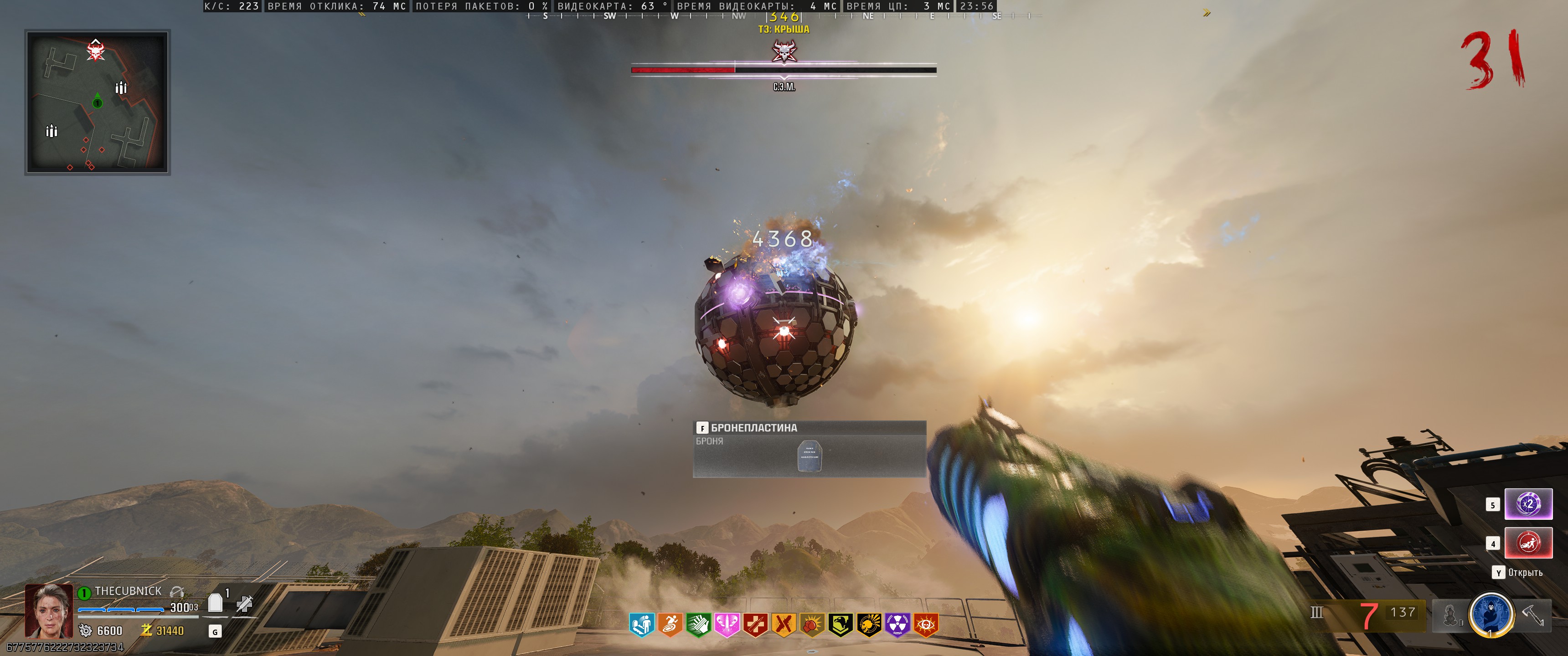Screen dimensions: 1568x656
Task: Click THECUBNICK's character portrait
Action: (49, 610)
